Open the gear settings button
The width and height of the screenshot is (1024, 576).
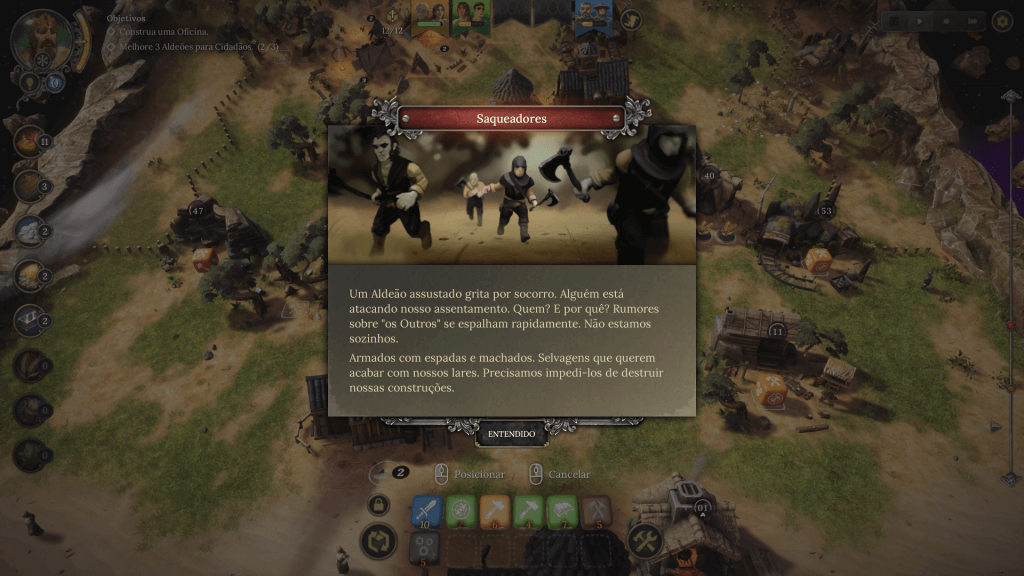point(1001,20)
